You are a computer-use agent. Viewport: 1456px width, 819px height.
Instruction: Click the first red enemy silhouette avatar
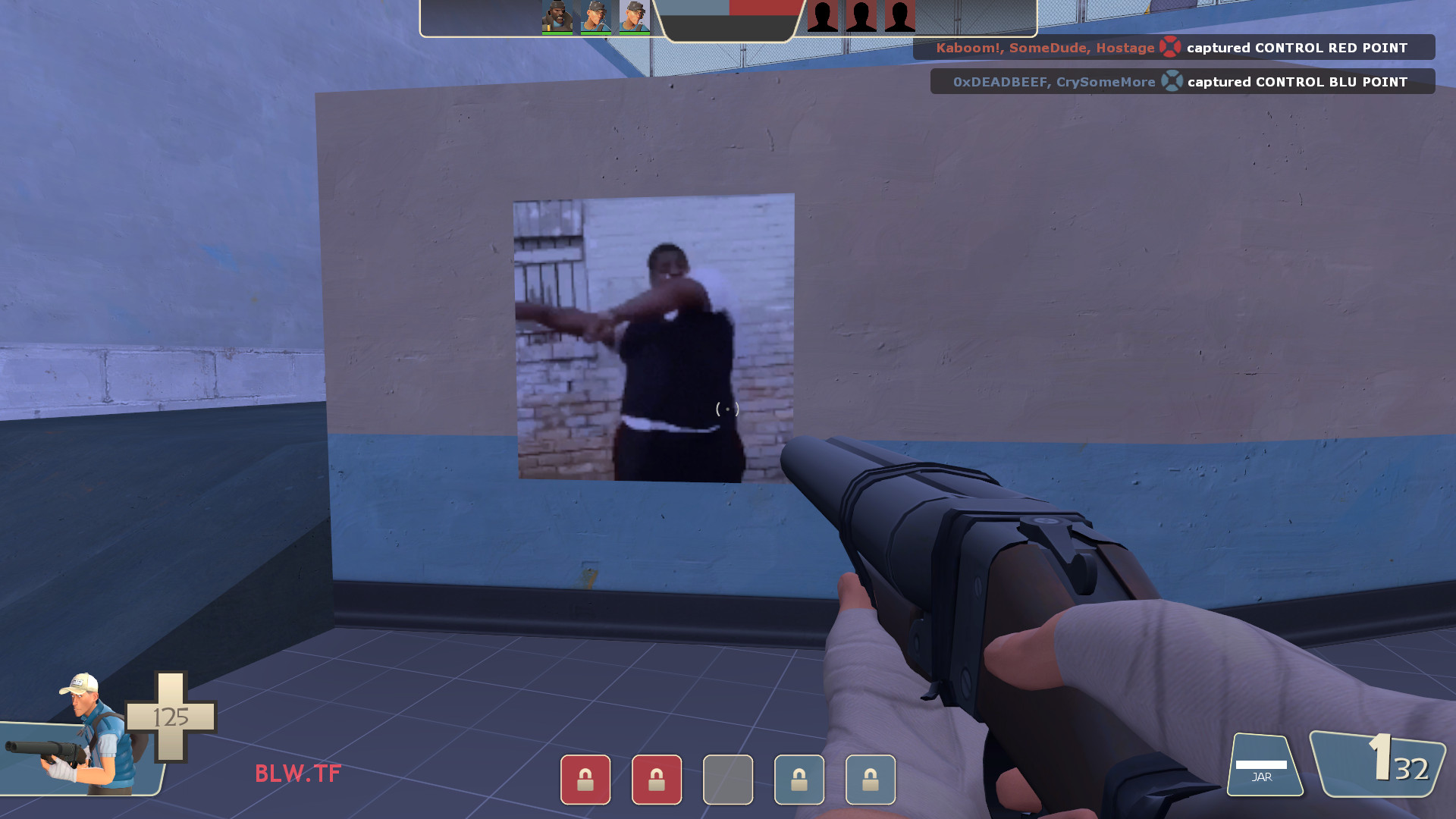point(821,15)
